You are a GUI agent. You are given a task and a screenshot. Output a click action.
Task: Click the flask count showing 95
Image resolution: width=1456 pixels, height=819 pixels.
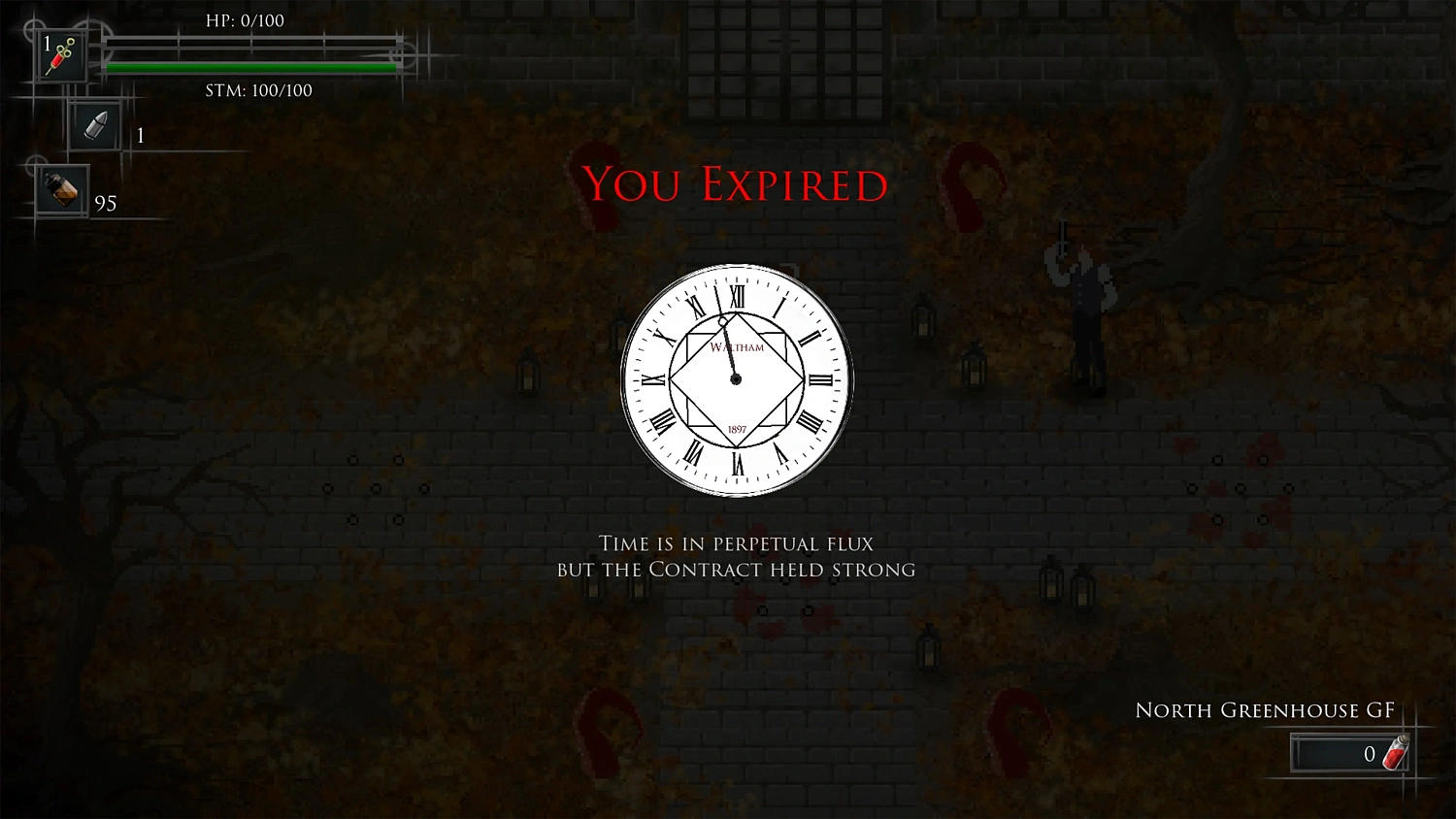107,204
